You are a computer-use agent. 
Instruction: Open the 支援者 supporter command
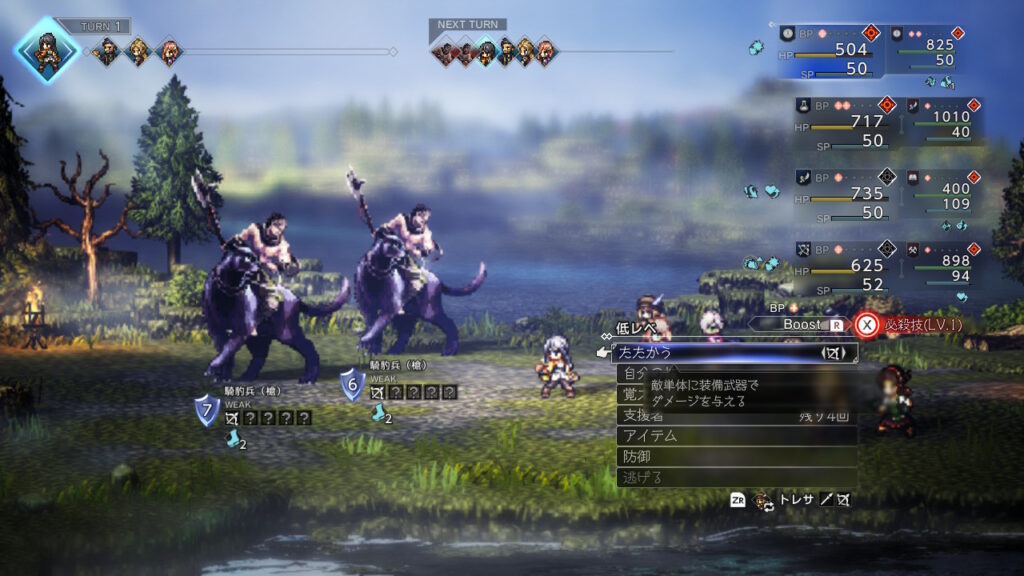tap(735, 414)
